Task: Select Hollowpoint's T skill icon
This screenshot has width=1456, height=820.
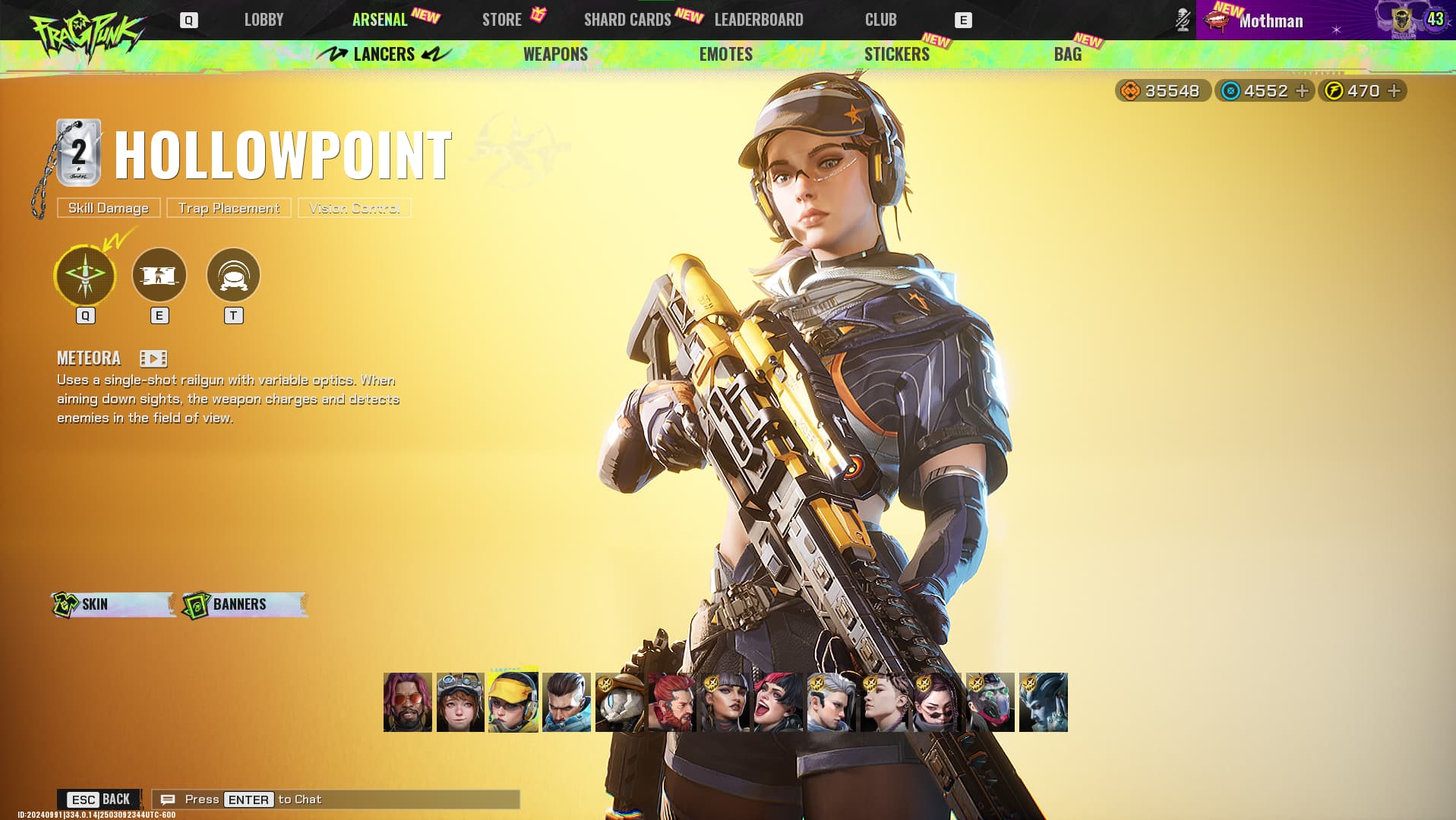Action: 233,275
